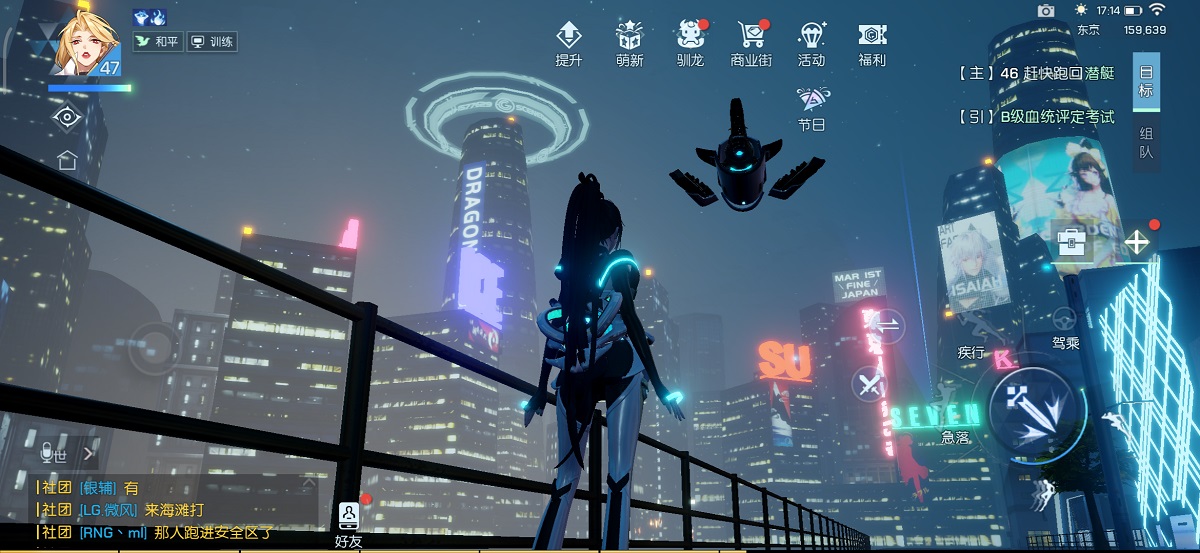The image size is (1200, 553).
Task: Switch to the 组队 team tab
Action: pyautogui.click(x=1146, y=144)
